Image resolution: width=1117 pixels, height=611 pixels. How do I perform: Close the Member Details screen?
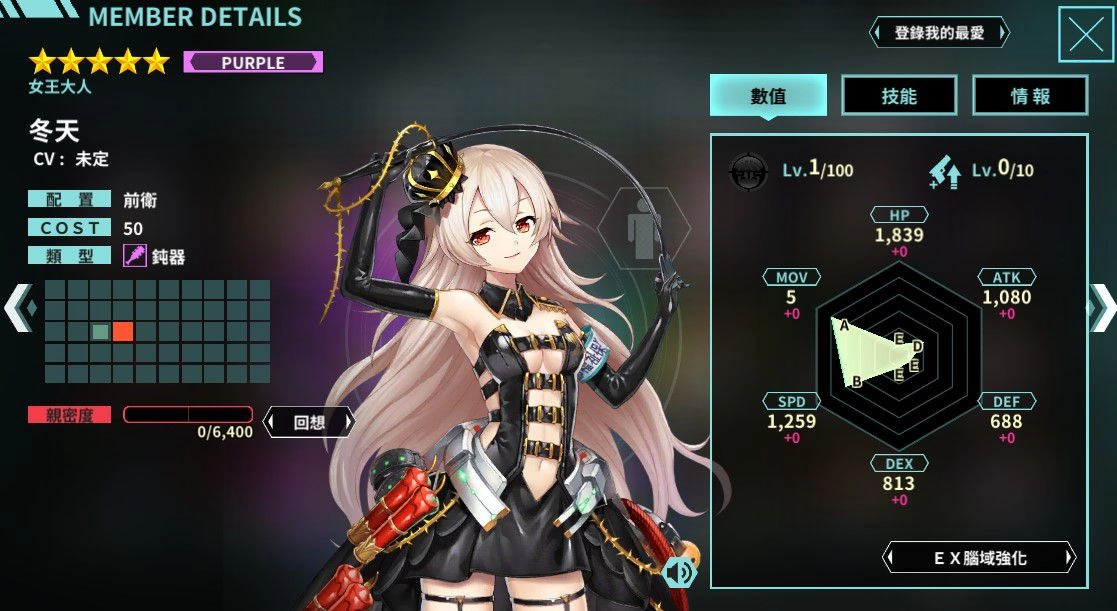click(1085, 35)
